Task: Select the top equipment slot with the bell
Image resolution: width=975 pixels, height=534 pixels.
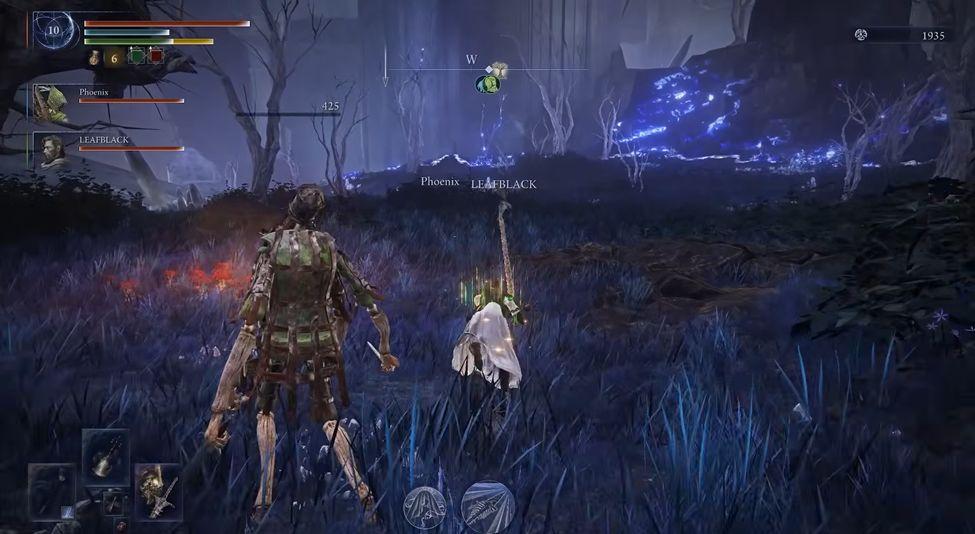Action: click(x=104, y=456)
